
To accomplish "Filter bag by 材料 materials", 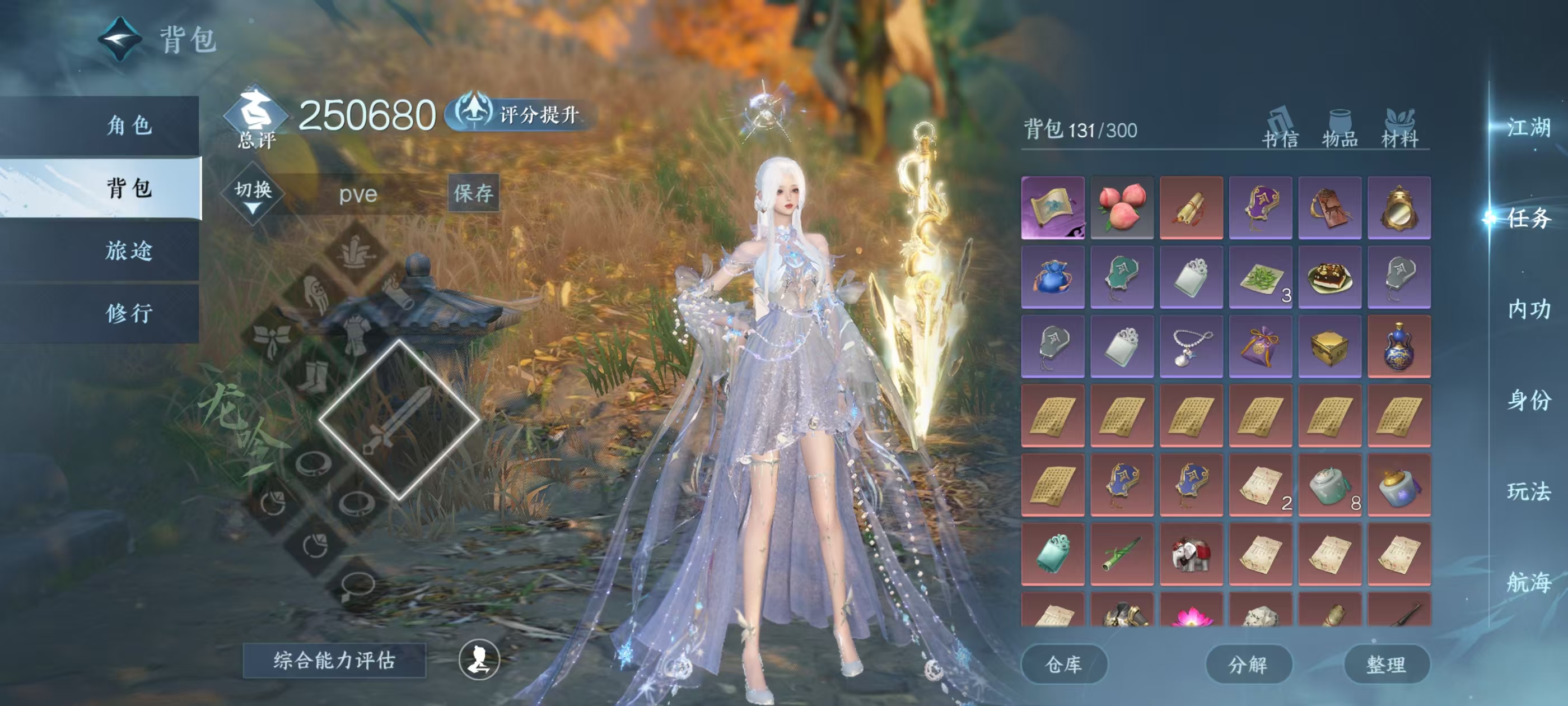I will tap(1399, 129).
